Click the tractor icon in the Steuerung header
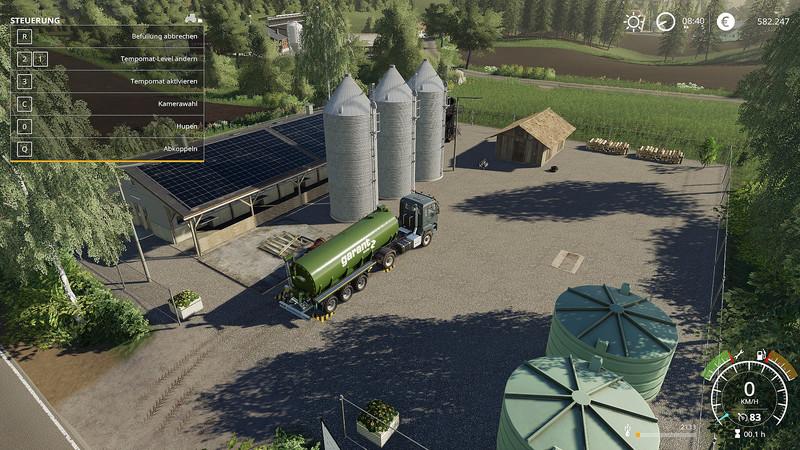Screen dimensions: 800x450 point(192,18)
